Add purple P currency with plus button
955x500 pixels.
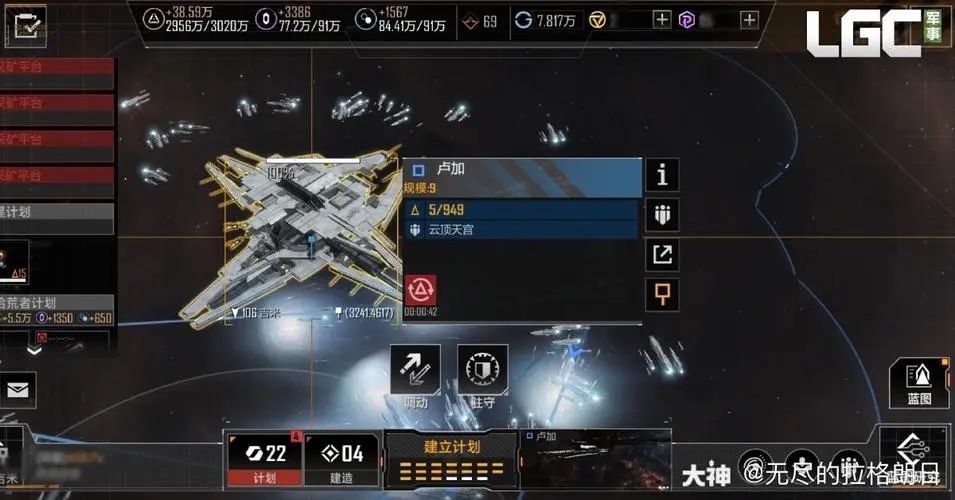pyautogui.click(x=749, y=19)
